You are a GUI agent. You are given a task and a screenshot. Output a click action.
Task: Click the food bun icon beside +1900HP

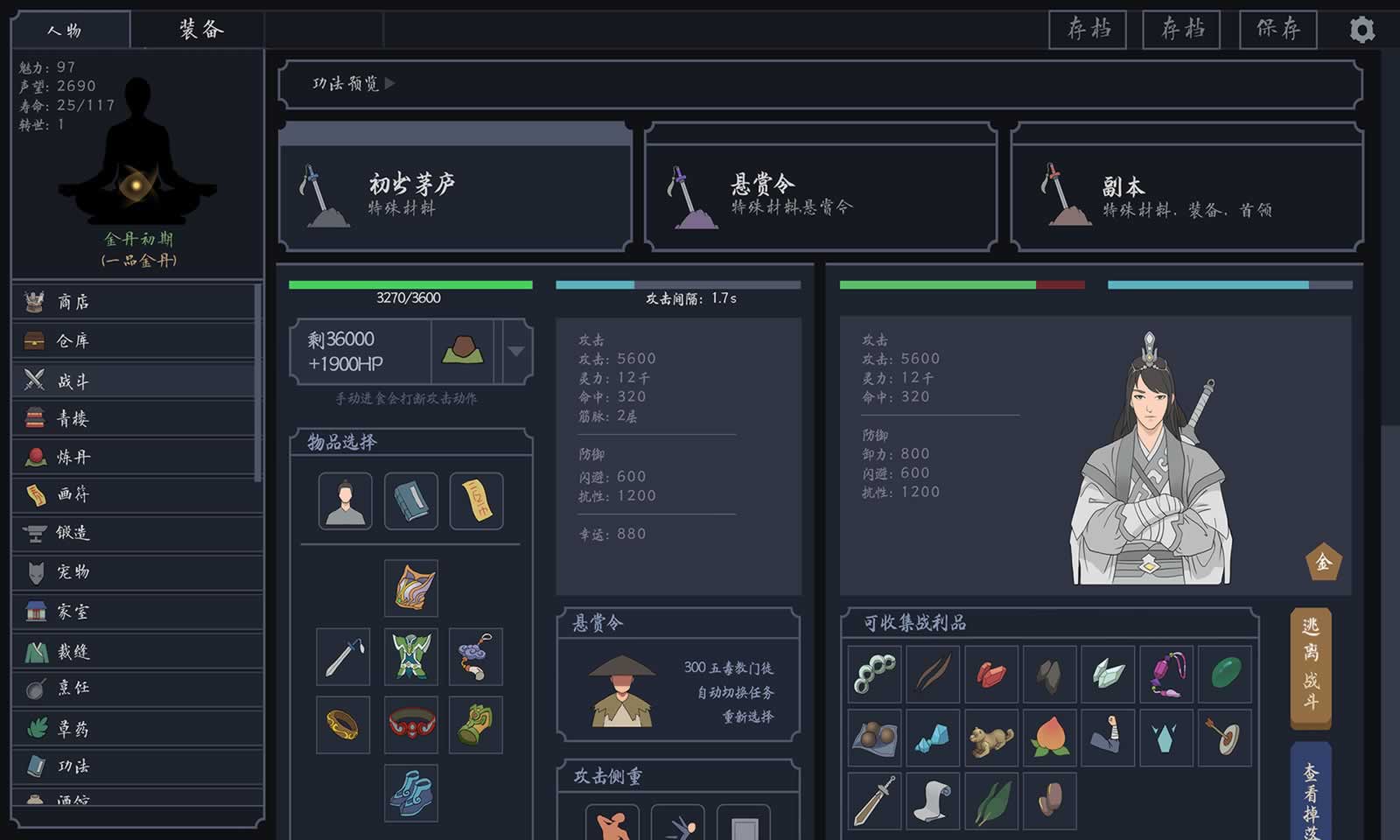click(462, 352)
